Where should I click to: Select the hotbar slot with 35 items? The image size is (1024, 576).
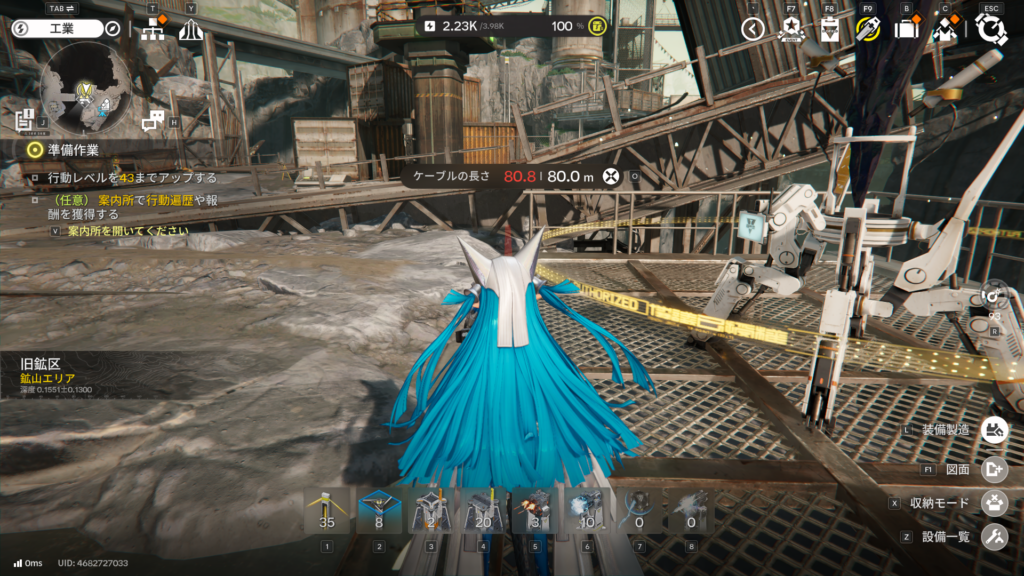[326, 511]
